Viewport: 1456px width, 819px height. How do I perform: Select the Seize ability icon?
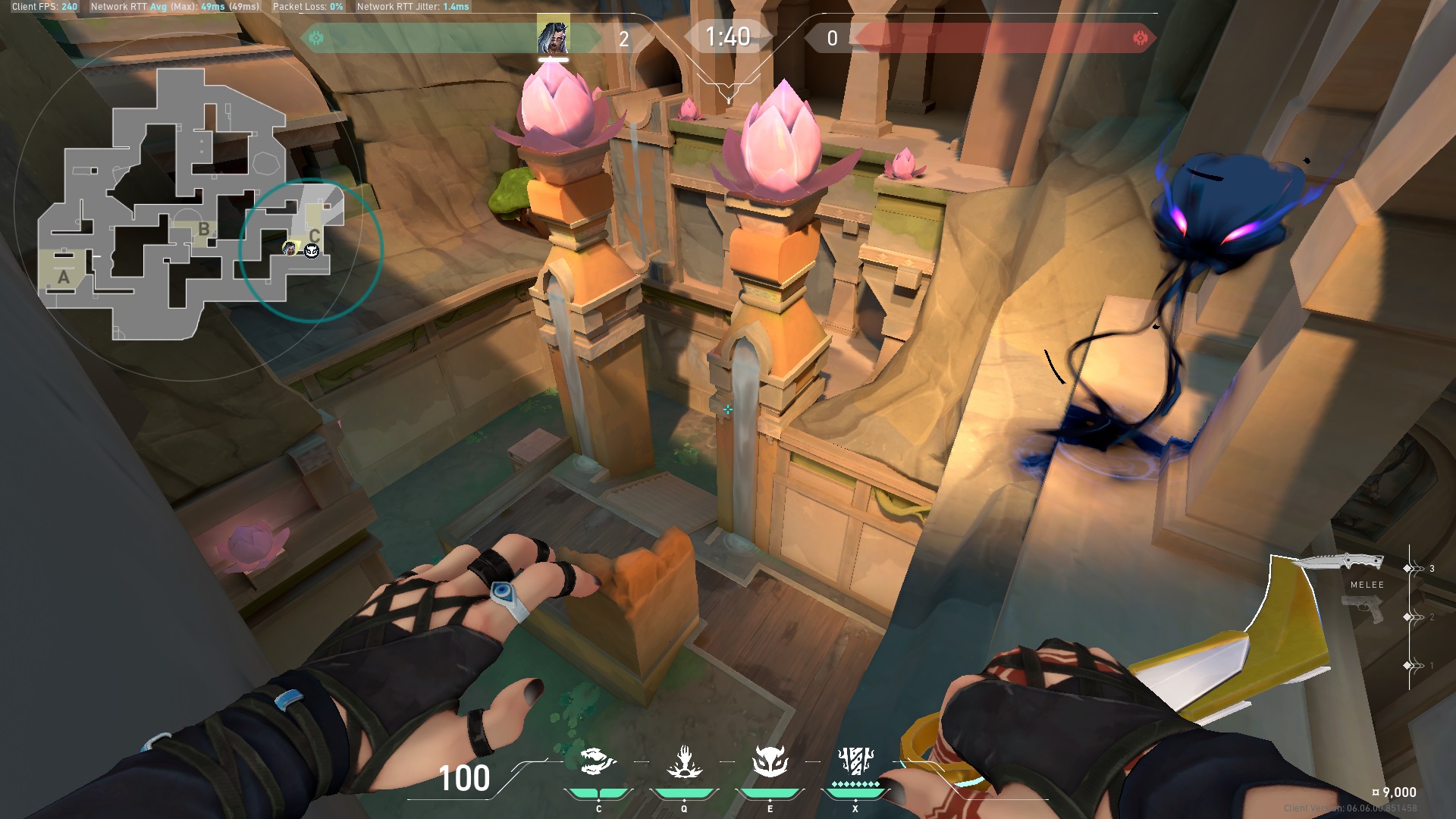click(x=684, y=761)
